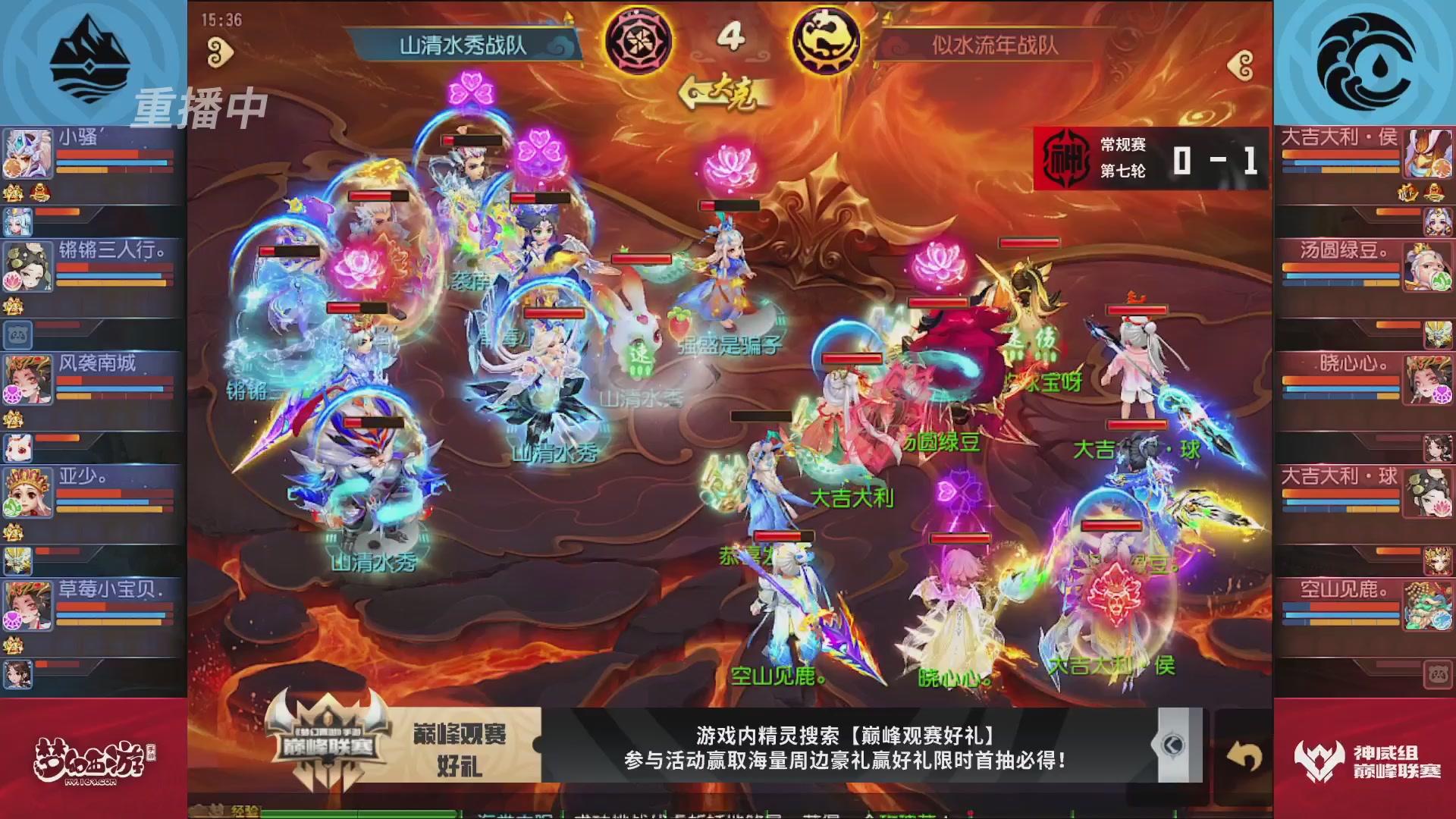Click the golden dragon faction emblem near round counter
This screenshot has height=819, width=1456.
(x=827, y=42)
